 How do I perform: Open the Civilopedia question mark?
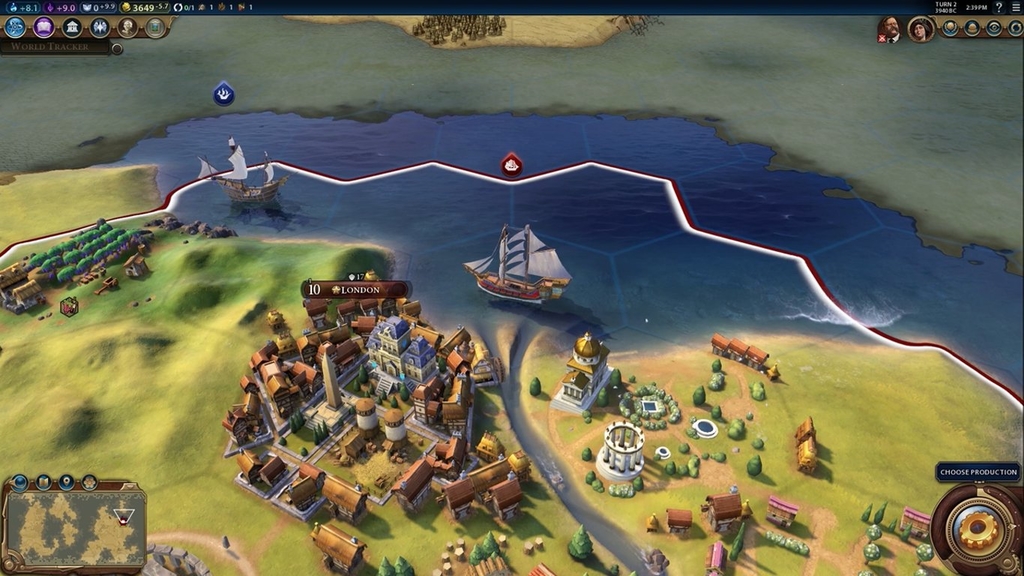998,7
